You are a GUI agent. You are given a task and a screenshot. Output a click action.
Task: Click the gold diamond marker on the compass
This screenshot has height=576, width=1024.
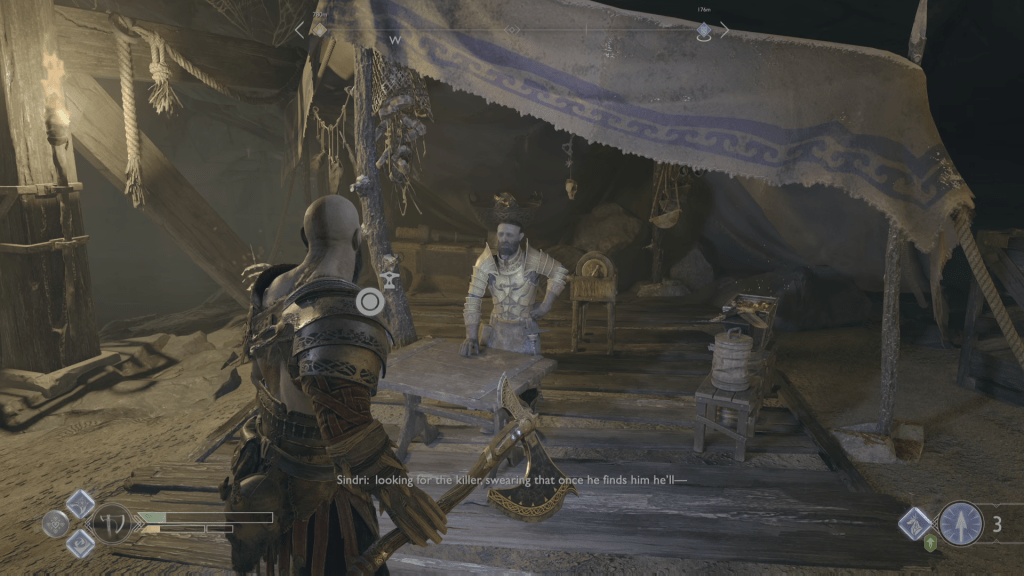pos(319,30)
